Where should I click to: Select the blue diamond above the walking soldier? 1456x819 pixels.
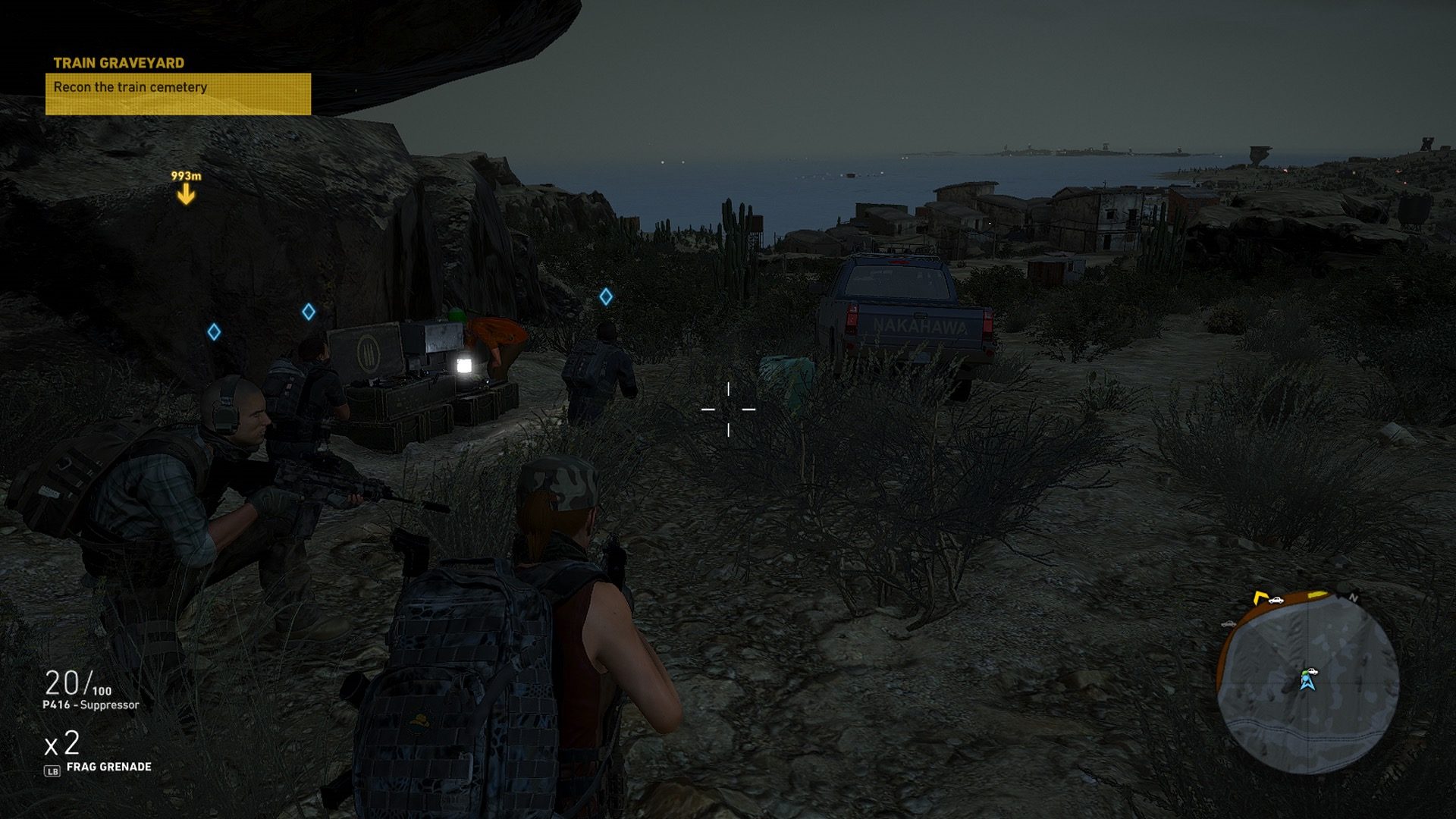606,297
